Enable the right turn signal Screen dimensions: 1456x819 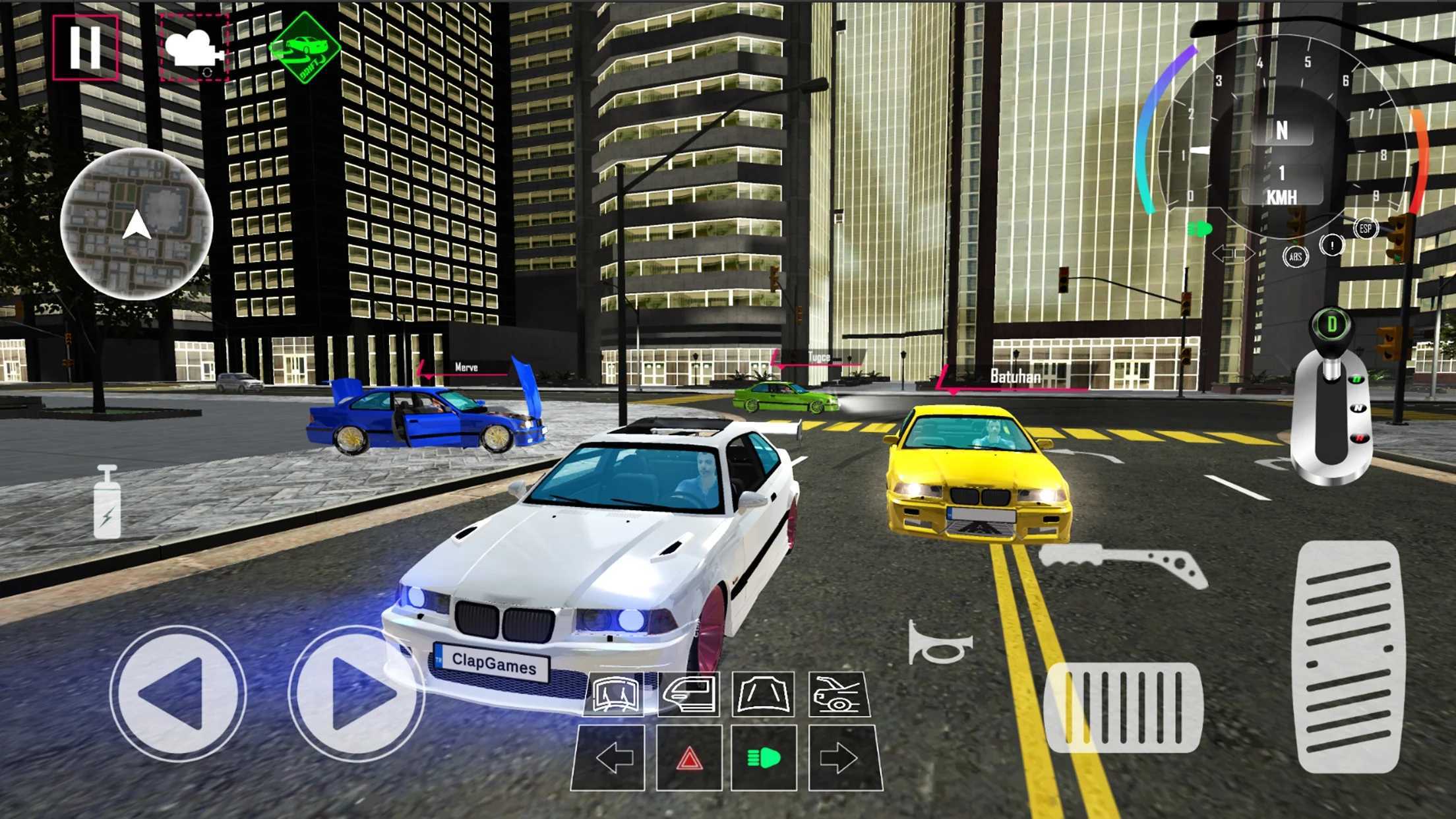click(x=837, y=759)
